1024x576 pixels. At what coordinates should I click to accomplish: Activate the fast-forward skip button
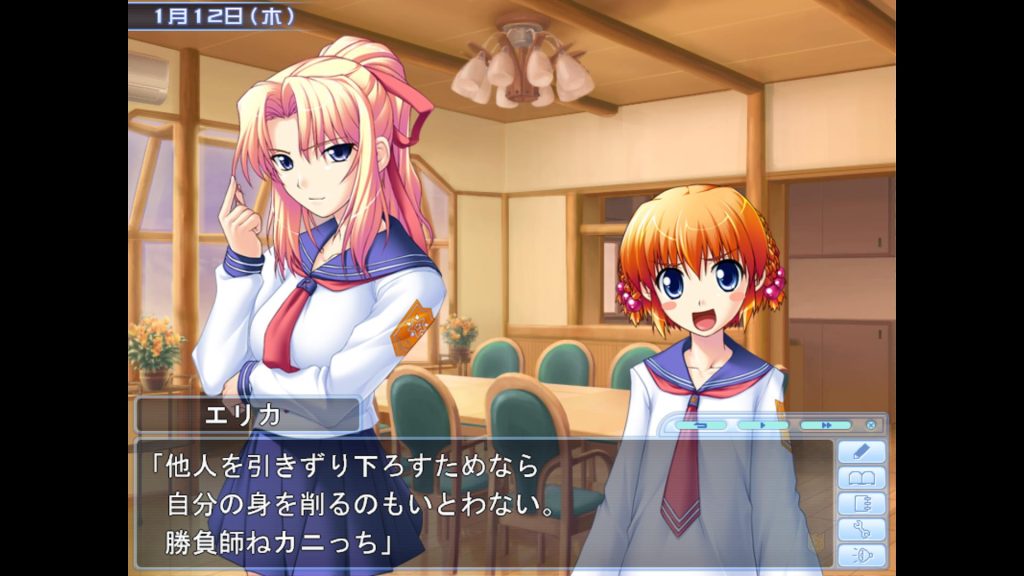click(825, 425)
